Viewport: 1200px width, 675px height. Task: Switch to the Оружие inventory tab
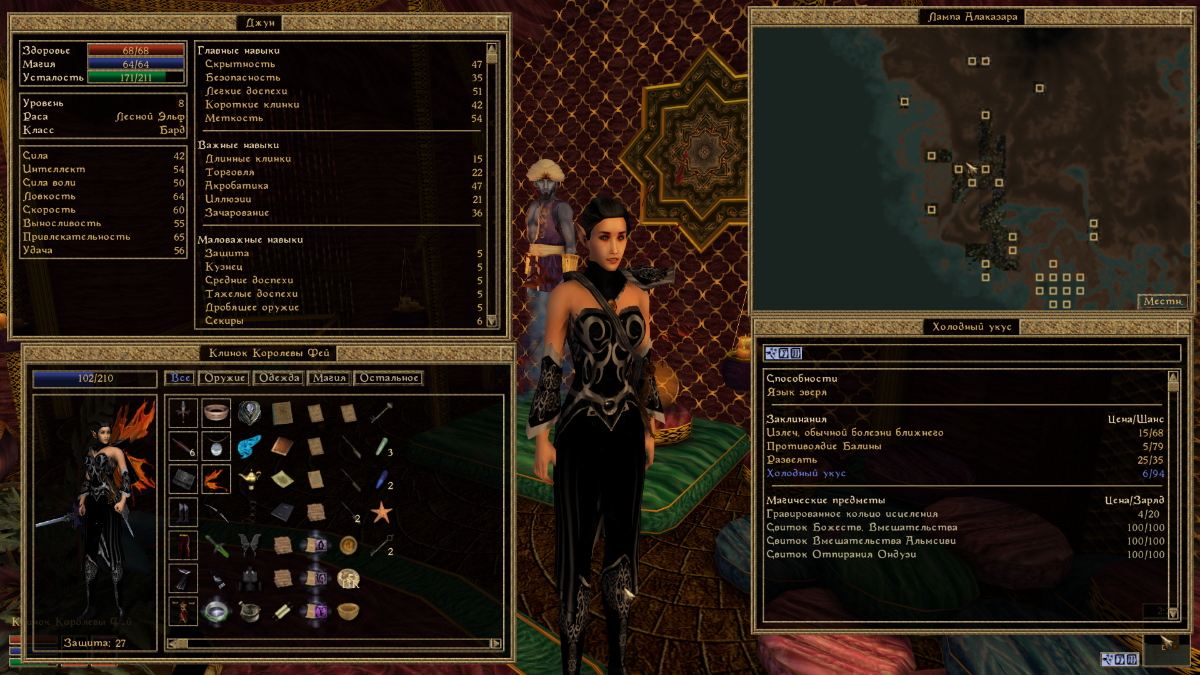tap(224, 378)
